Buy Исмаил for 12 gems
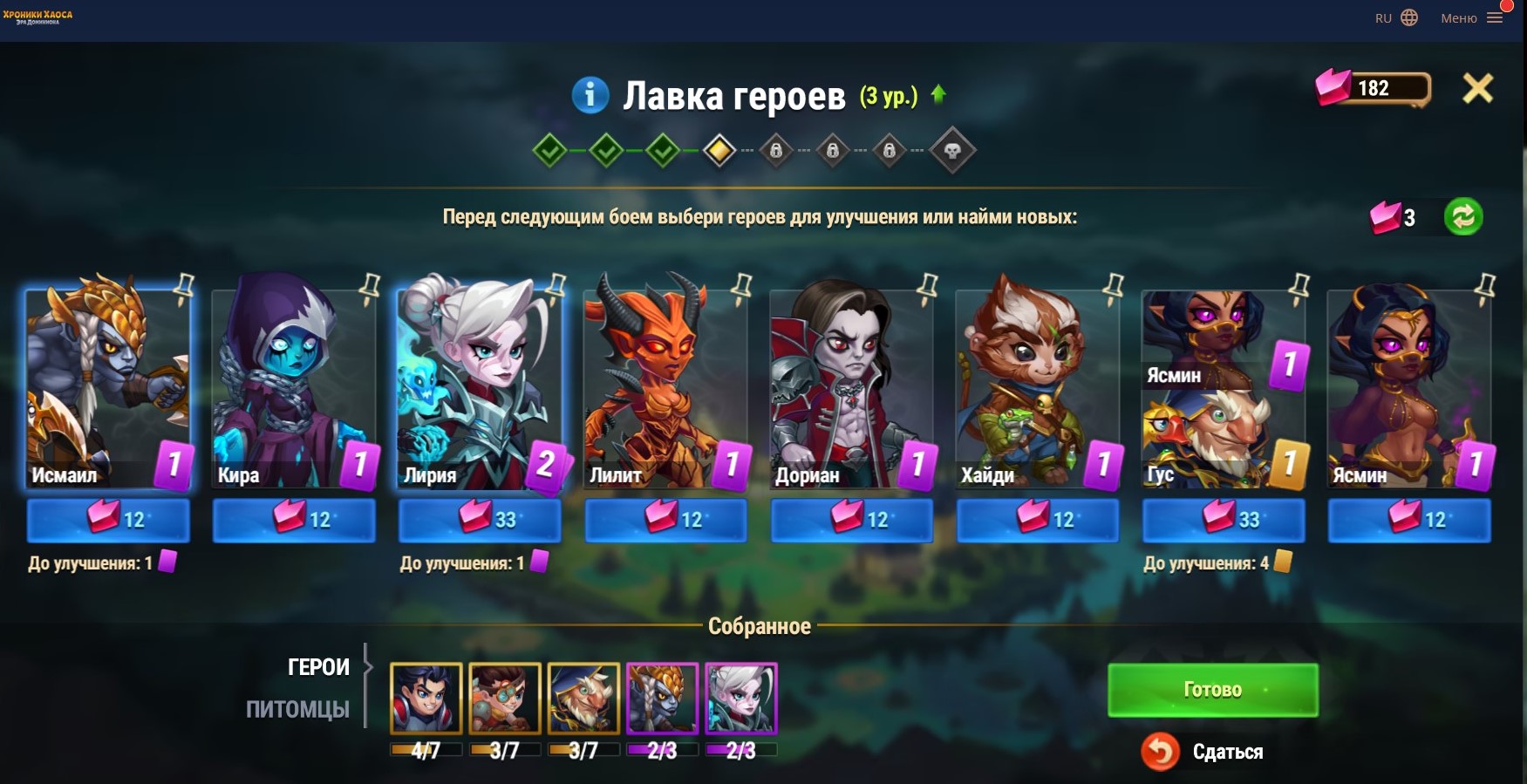1527x784 pixels. pyautogui.click(x=108, y=520)
